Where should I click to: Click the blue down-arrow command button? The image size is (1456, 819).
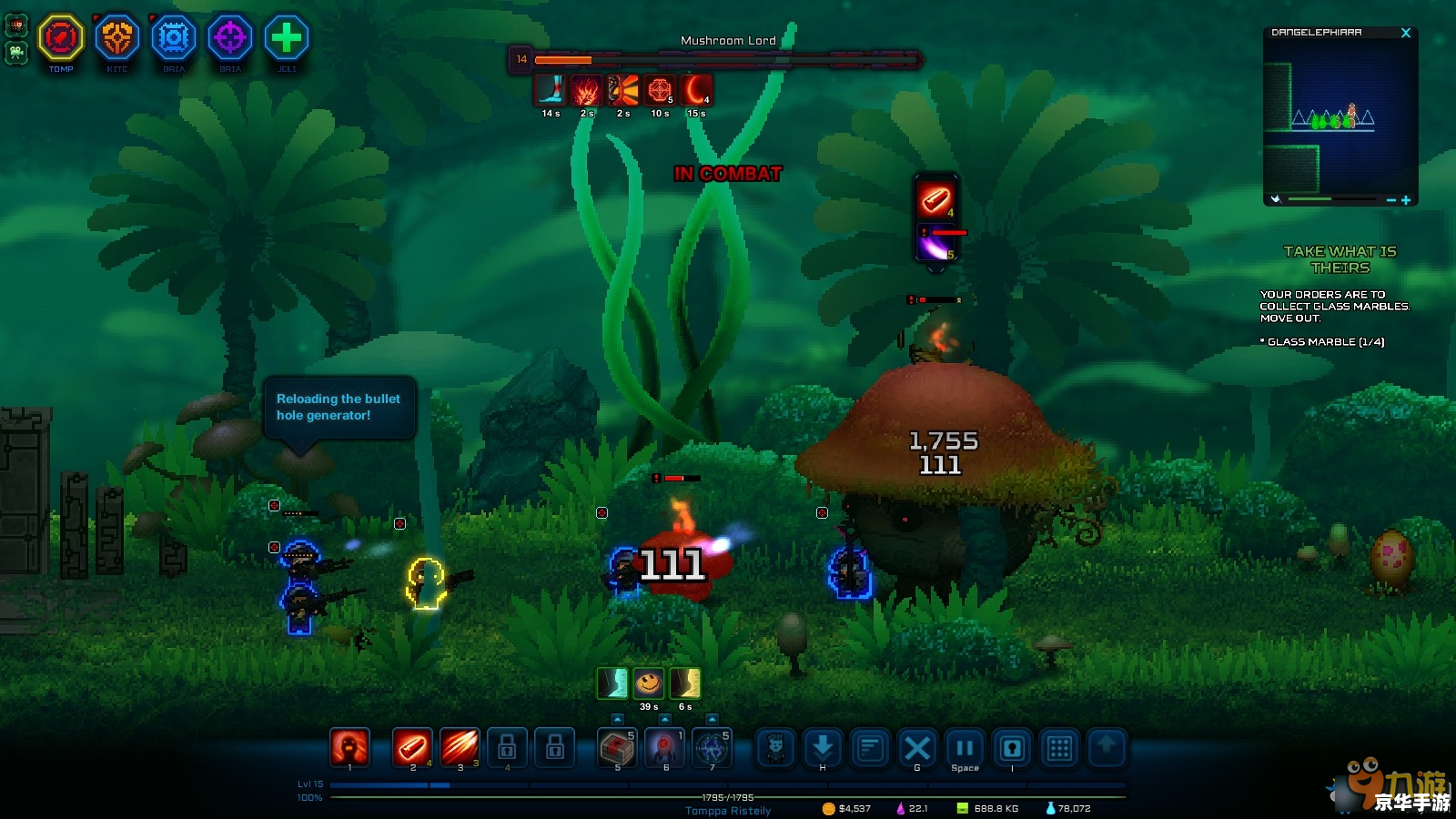(823, 748)
